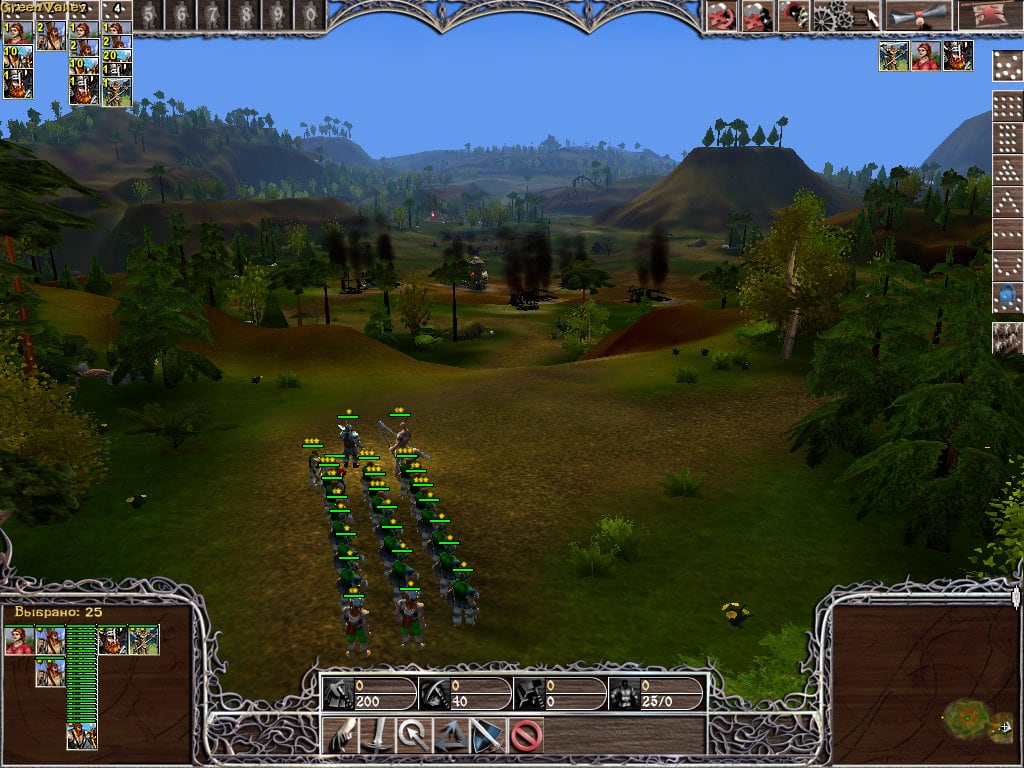This screenshot has width=1024, height=768.
Task: Click the red stop command button
Action: (x=526, y=736)
